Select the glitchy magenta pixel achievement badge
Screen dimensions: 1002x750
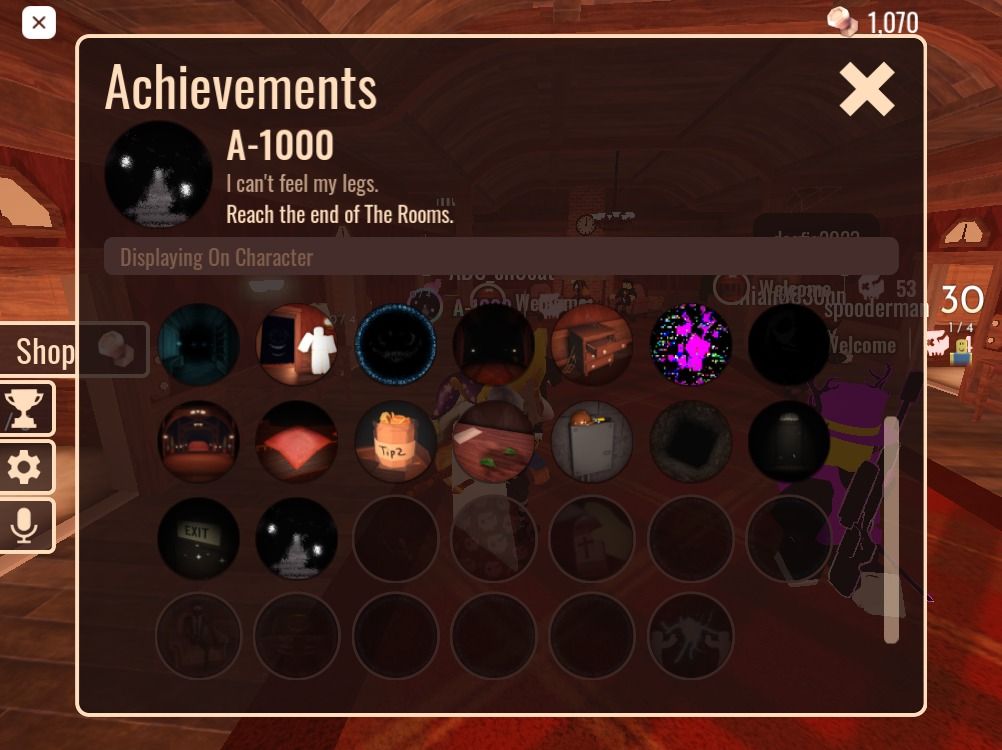point(690,345)
